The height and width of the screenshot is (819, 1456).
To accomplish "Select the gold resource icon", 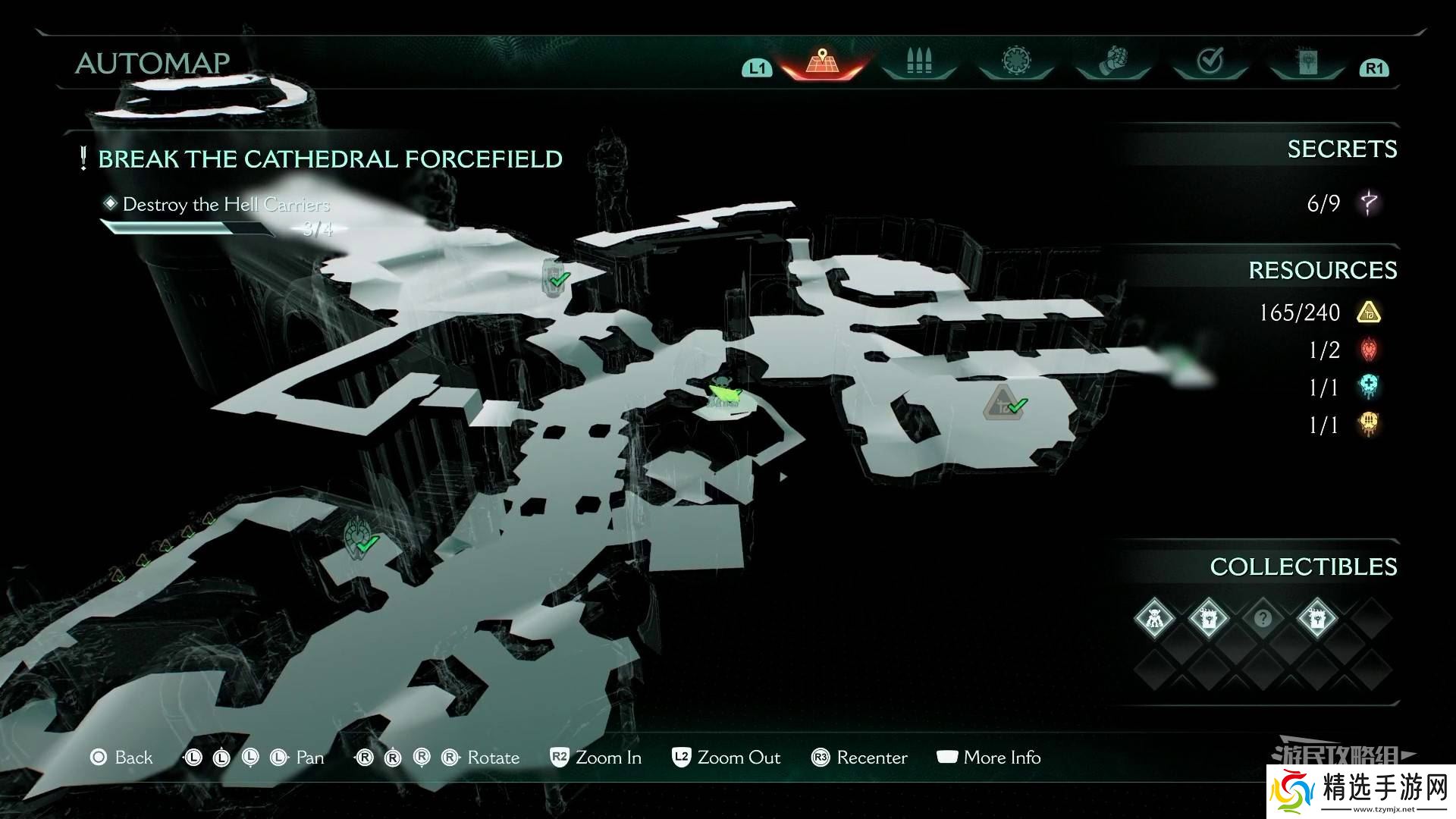I will tap(1369, 312).
